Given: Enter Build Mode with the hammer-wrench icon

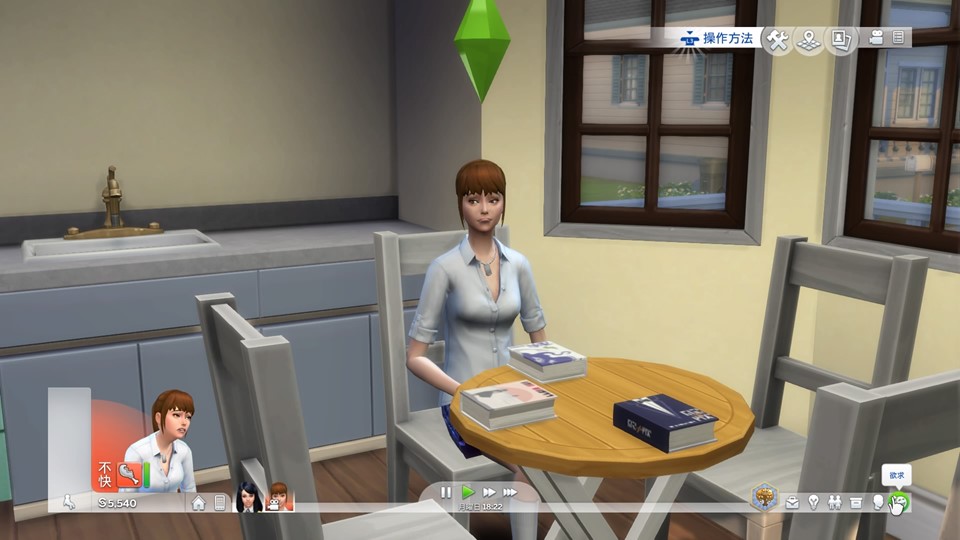Looking at the screenshot, I should (x=777, y=40).
